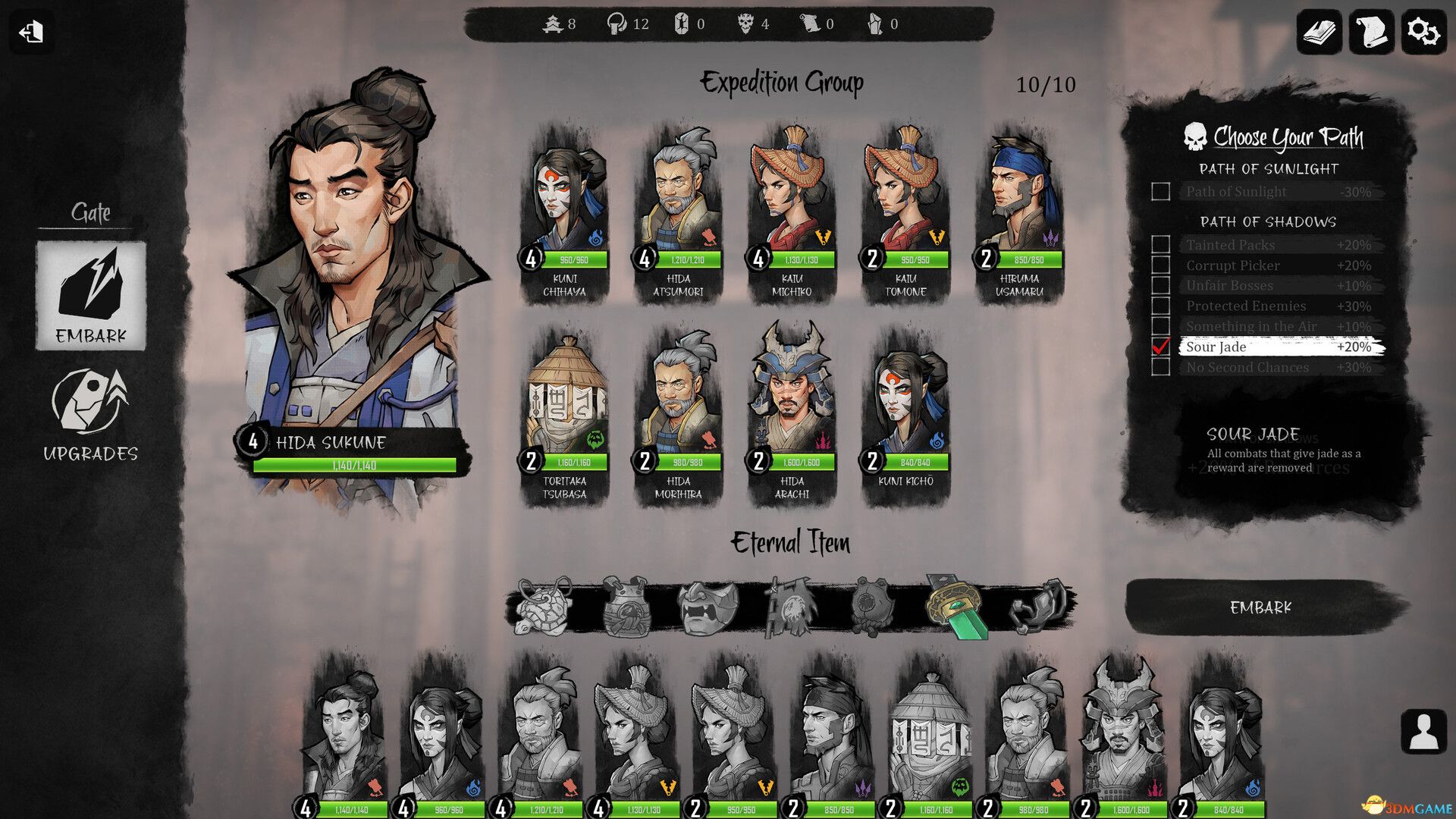Open the settings gear menu

(1424, 33)
